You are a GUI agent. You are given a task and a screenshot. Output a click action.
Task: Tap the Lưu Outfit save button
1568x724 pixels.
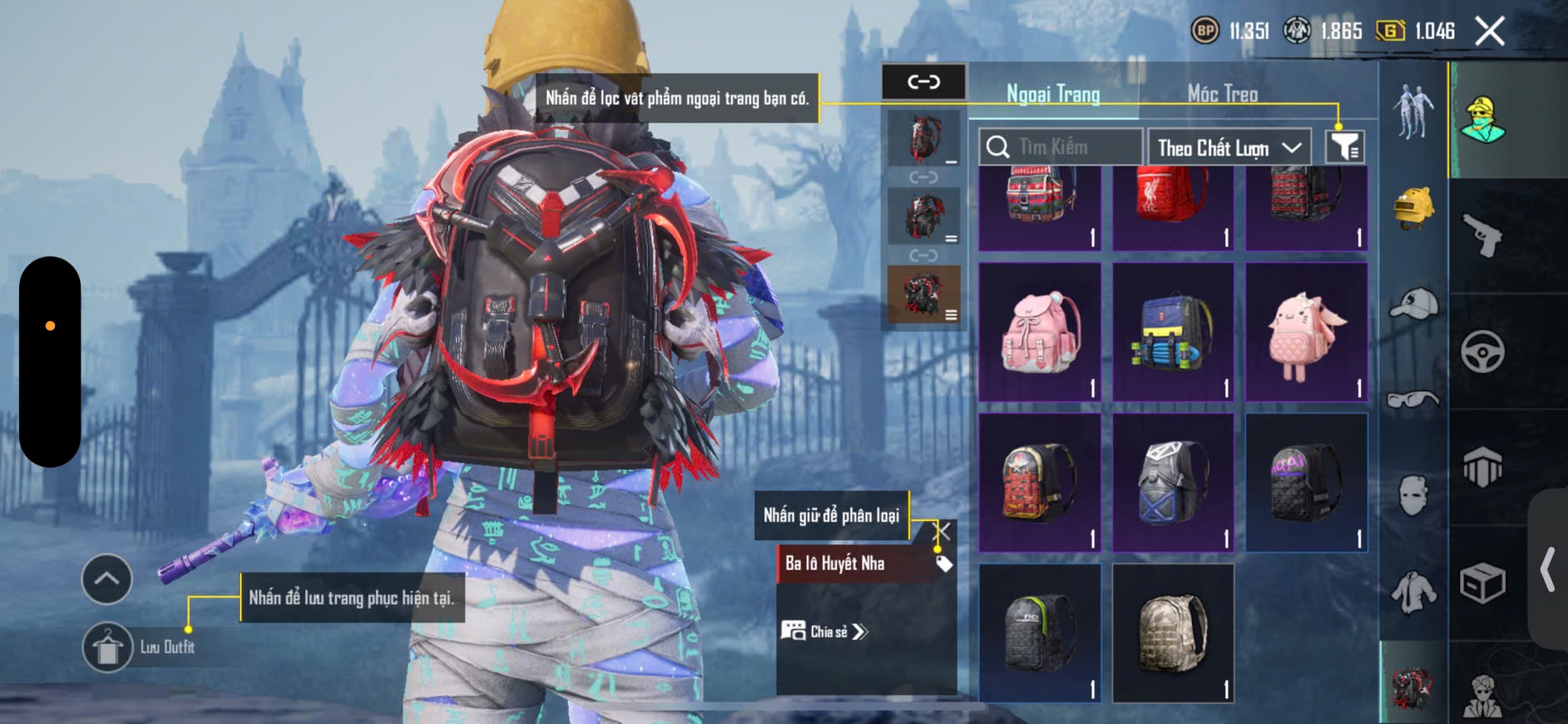pos(108,647)
